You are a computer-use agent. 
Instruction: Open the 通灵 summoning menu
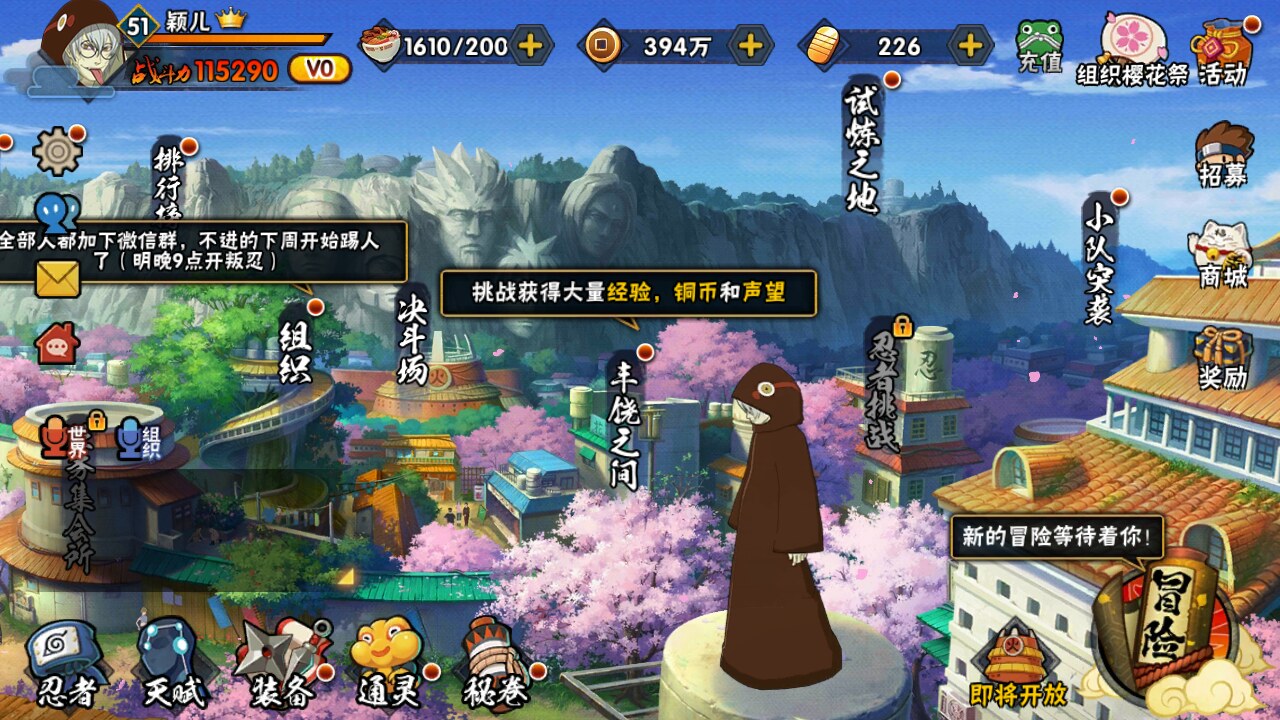tap(388, 662)
